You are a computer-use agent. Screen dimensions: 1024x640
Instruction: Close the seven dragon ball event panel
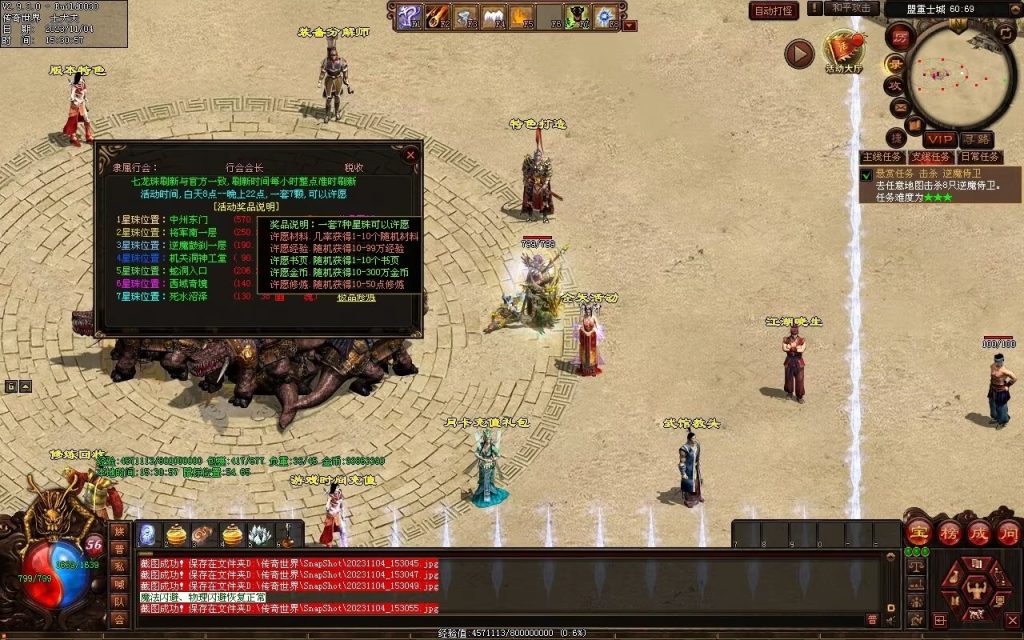point(410,155)
